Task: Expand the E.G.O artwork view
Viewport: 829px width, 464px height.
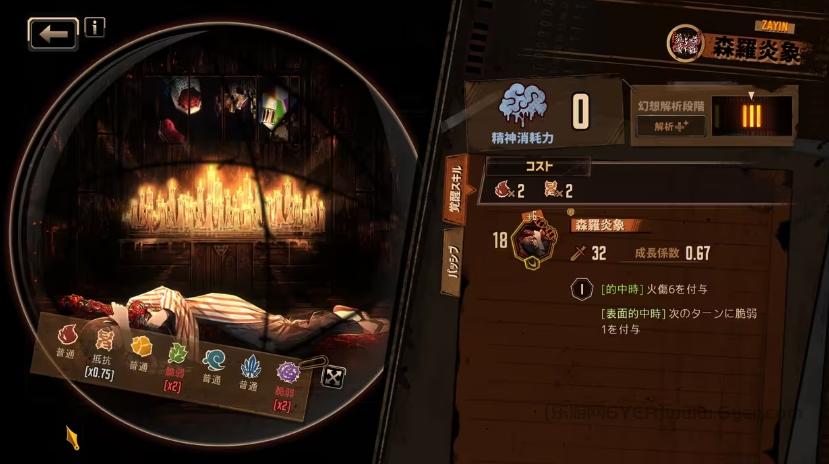Action: (x=331, y=376)
